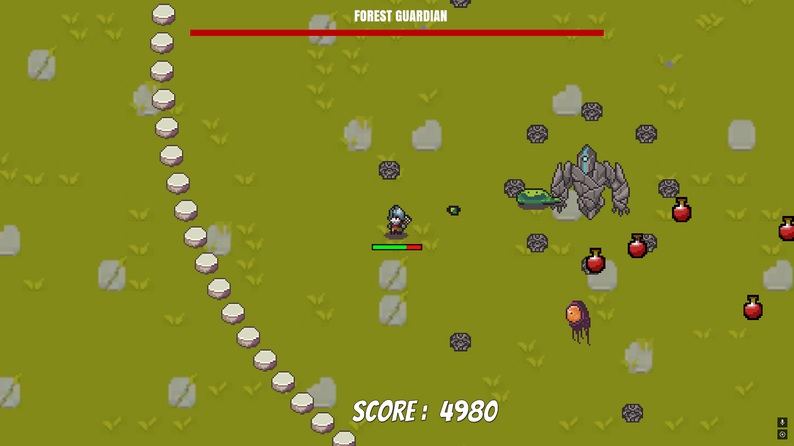Click the circular target icon button
Image resolution: width=794 pixels, height=446 pixels.
pyautogui.click(x=782, y=435)
